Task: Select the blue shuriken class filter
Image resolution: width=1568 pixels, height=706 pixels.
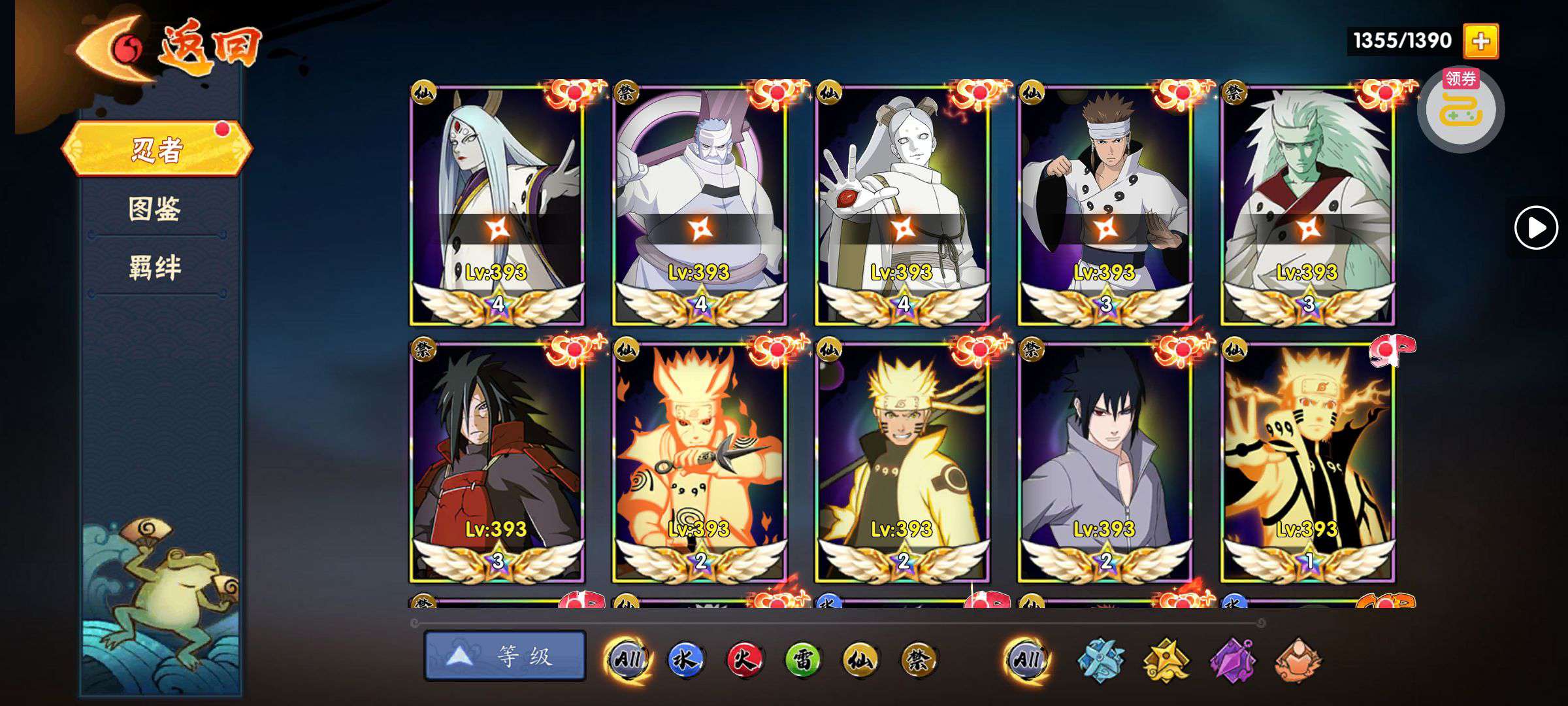Action: pyautogui.click(x=1100, y=660)
